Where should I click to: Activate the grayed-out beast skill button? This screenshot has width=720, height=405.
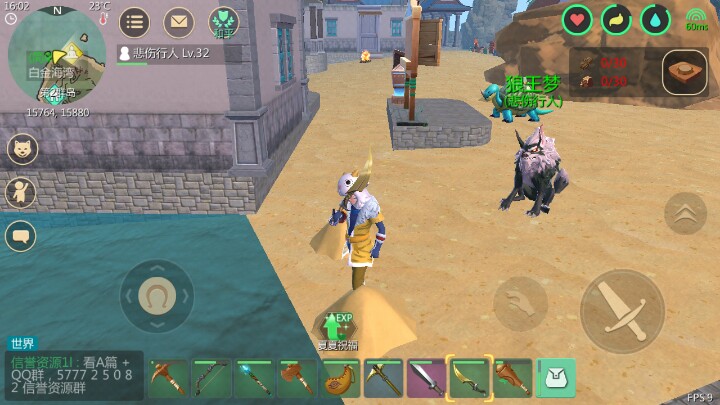click(520, 303)
